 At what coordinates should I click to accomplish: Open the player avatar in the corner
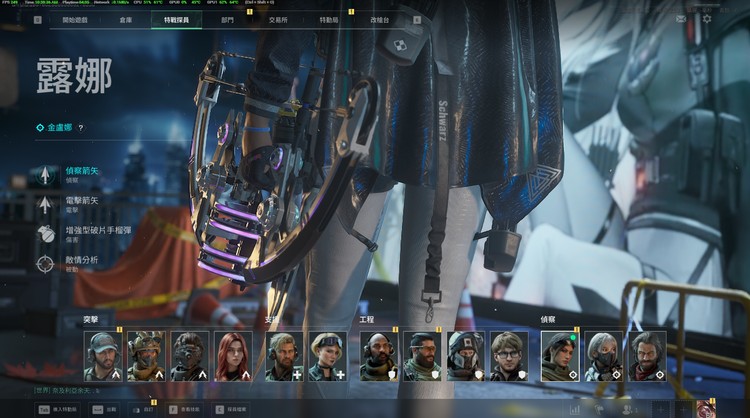[x=706, y=408]
